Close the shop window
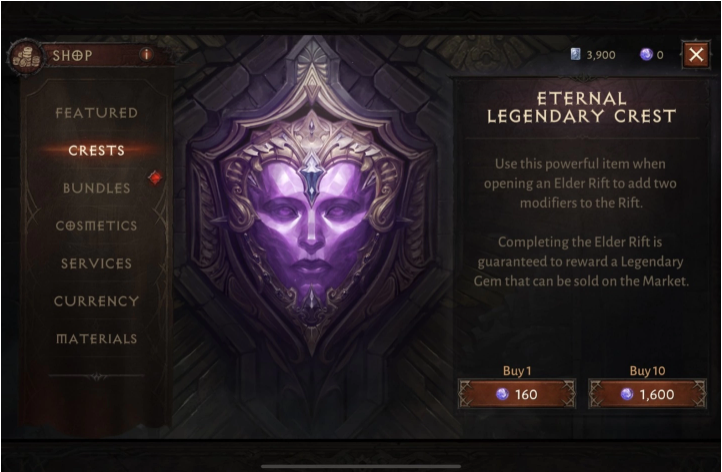The image size is (722, 472). (696, 55)
